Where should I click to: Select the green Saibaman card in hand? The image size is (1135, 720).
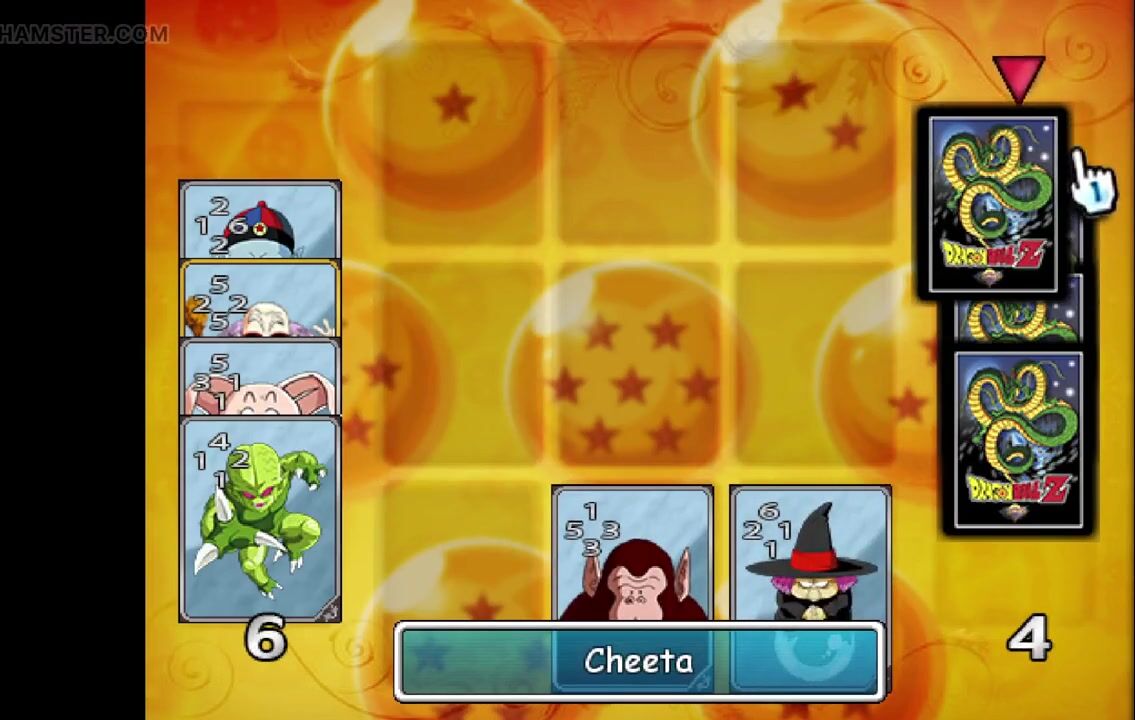[260, 520]
